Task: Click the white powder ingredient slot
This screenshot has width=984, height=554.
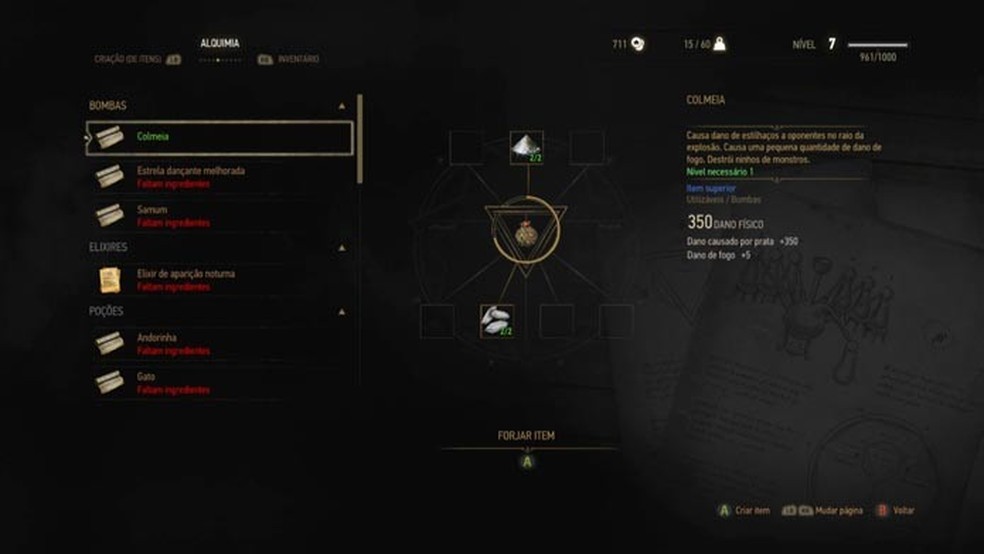Action: point(526,147)
